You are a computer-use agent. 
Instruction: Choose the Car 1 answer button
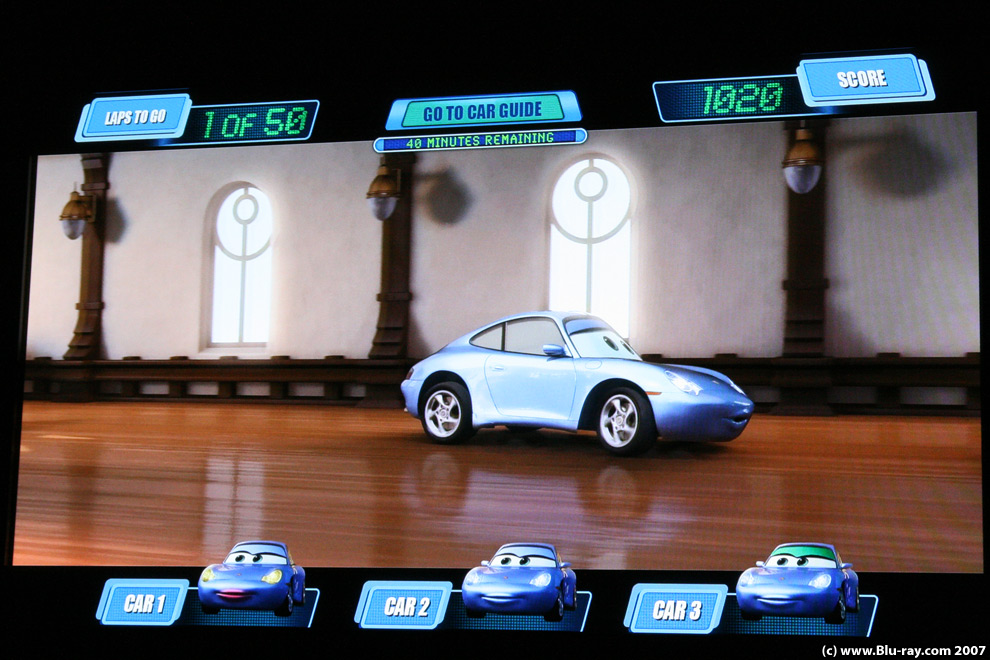(143, 603)
